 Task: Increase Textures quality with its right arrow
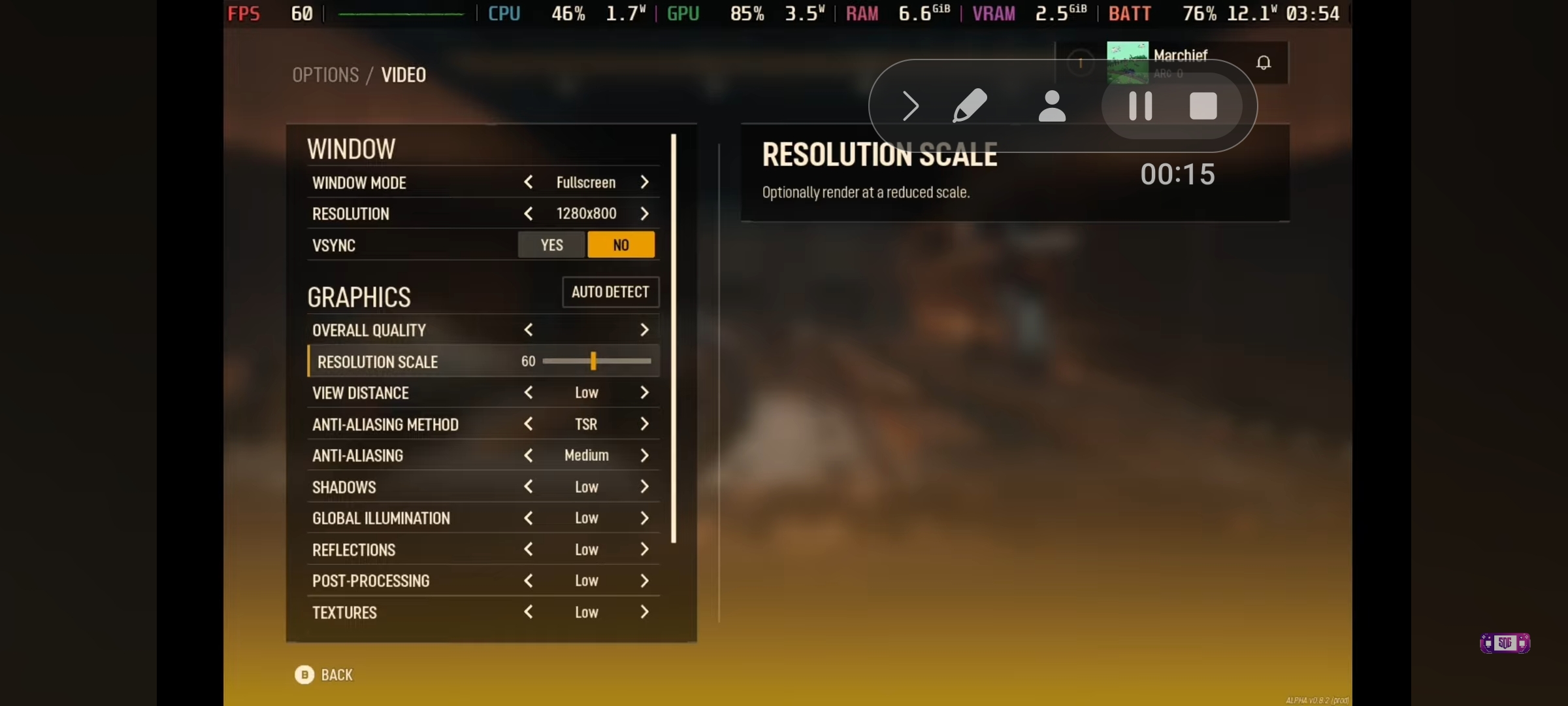tap(644, 613)
